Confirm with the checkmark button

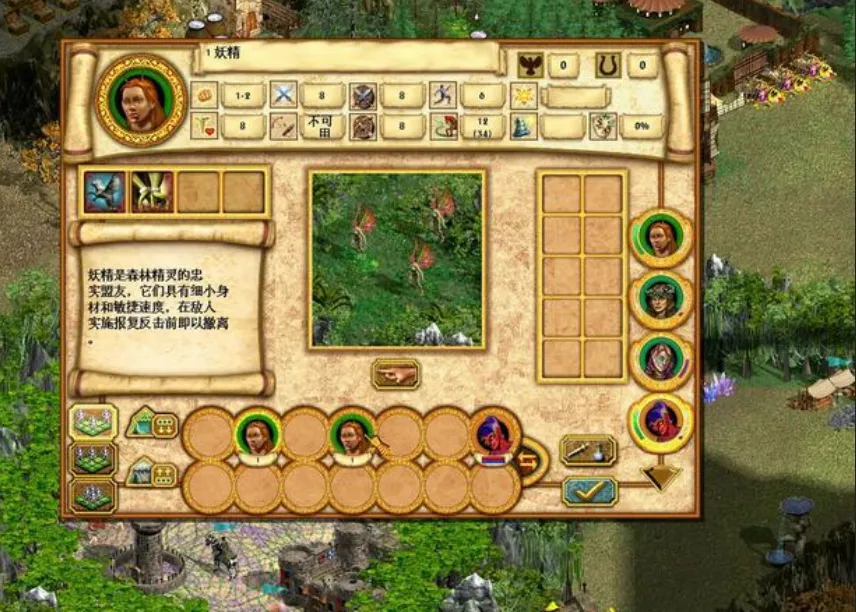tap(589, 490)
